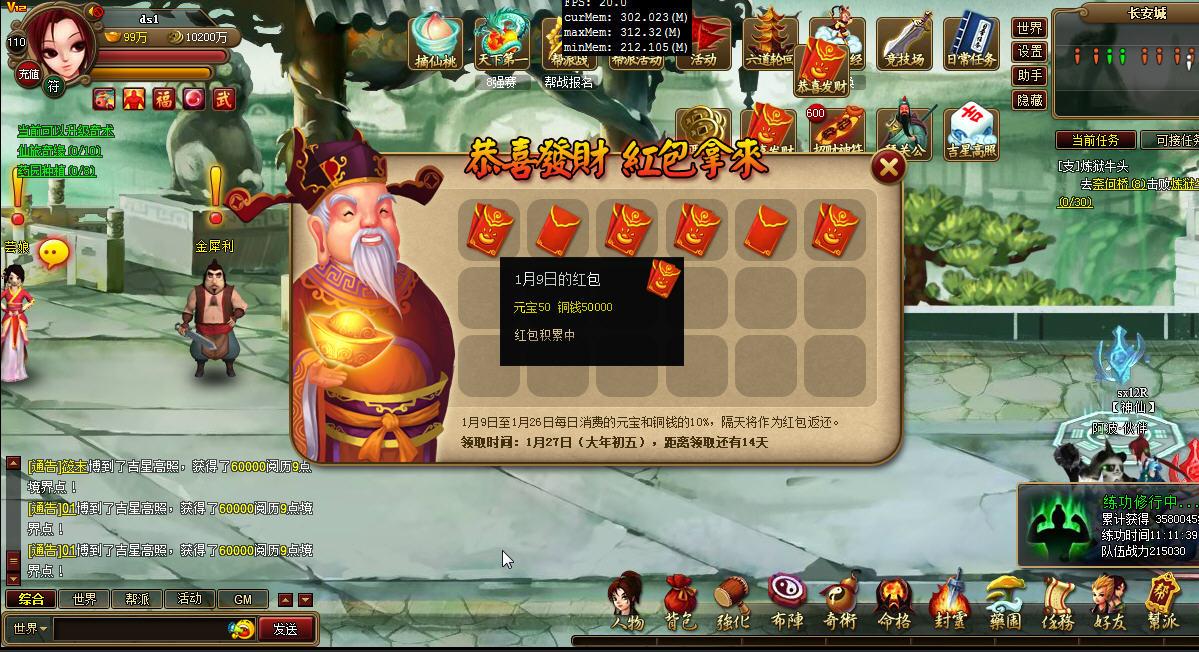Pick the 摘仙桃 peach event icon
This screenshot has height=652, width=1199.
pyautogui.click(x=436, y=44)
